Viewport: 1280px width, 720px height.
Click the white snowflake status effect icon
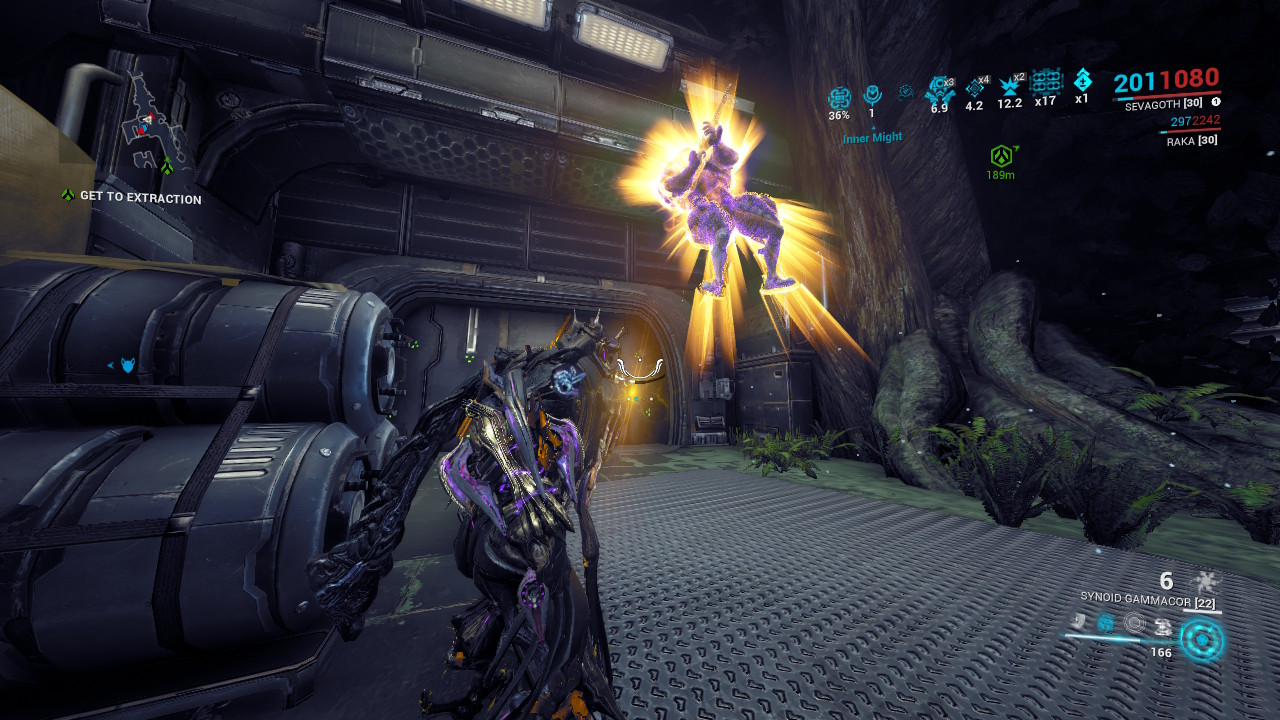point(1205,581)
